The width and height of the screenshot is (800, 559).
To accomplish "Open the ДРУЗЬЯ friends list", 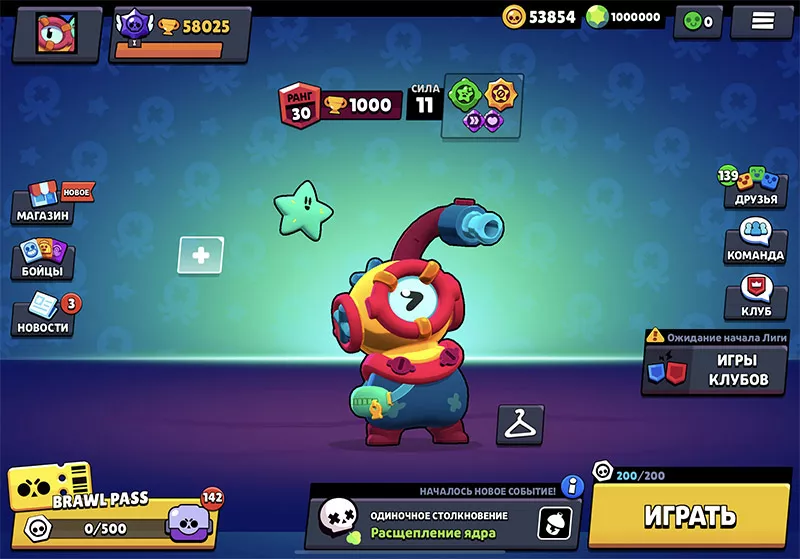I will 754,185.
